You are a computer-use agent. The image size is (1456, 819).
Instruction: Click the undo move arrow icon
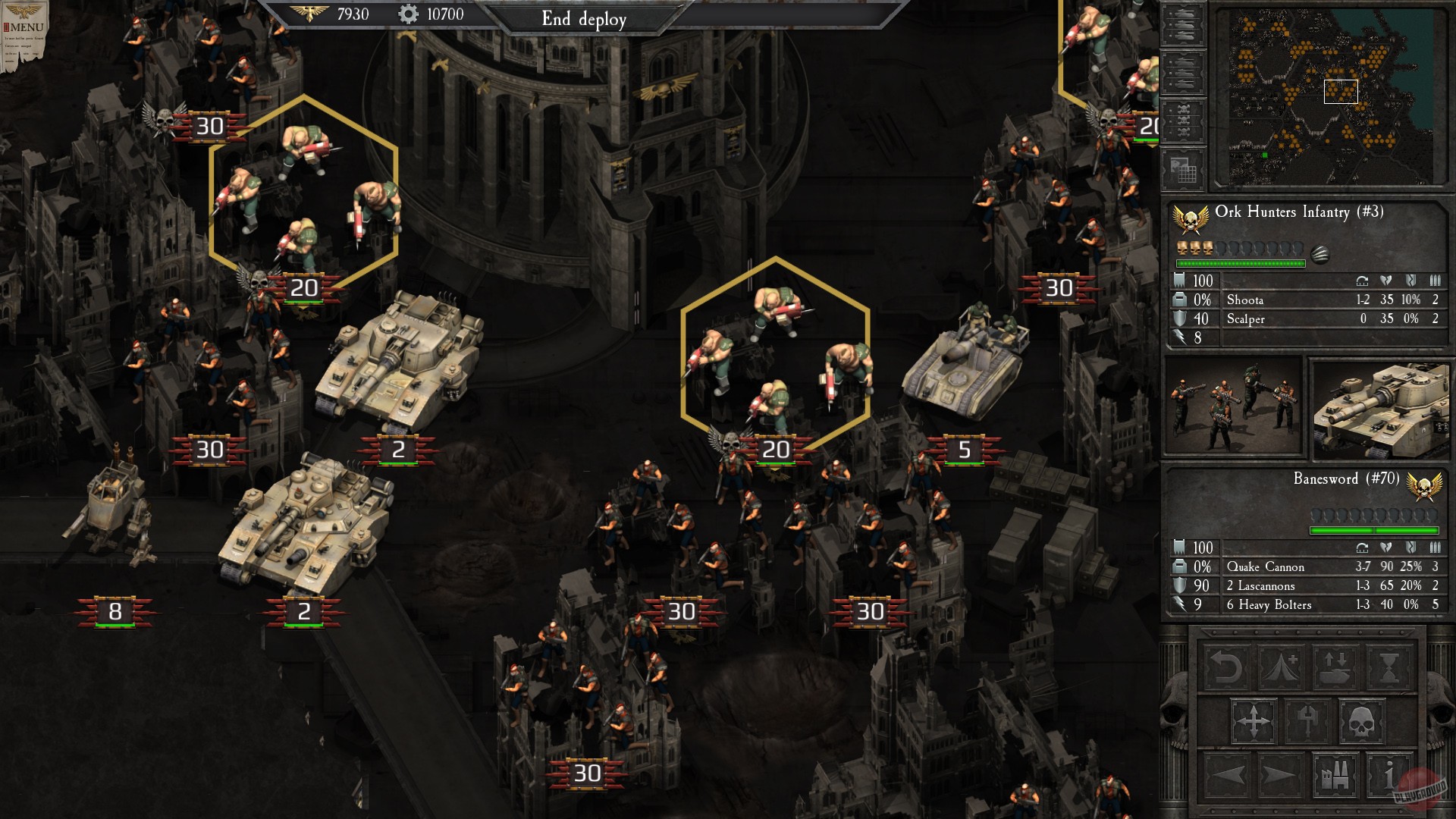click(1228, 667)
